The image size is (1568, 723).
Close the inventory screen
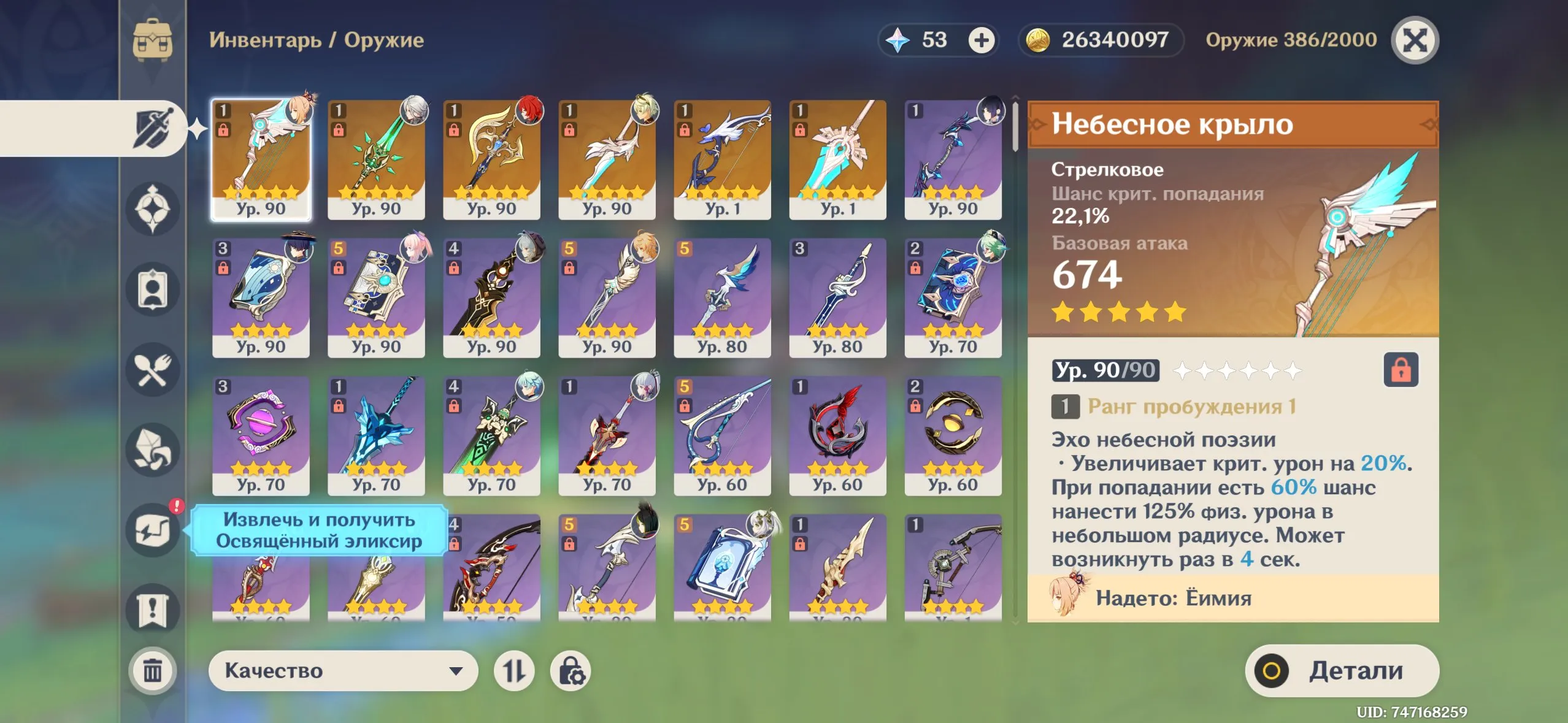pyautogui.click(x=1415, y=40)
